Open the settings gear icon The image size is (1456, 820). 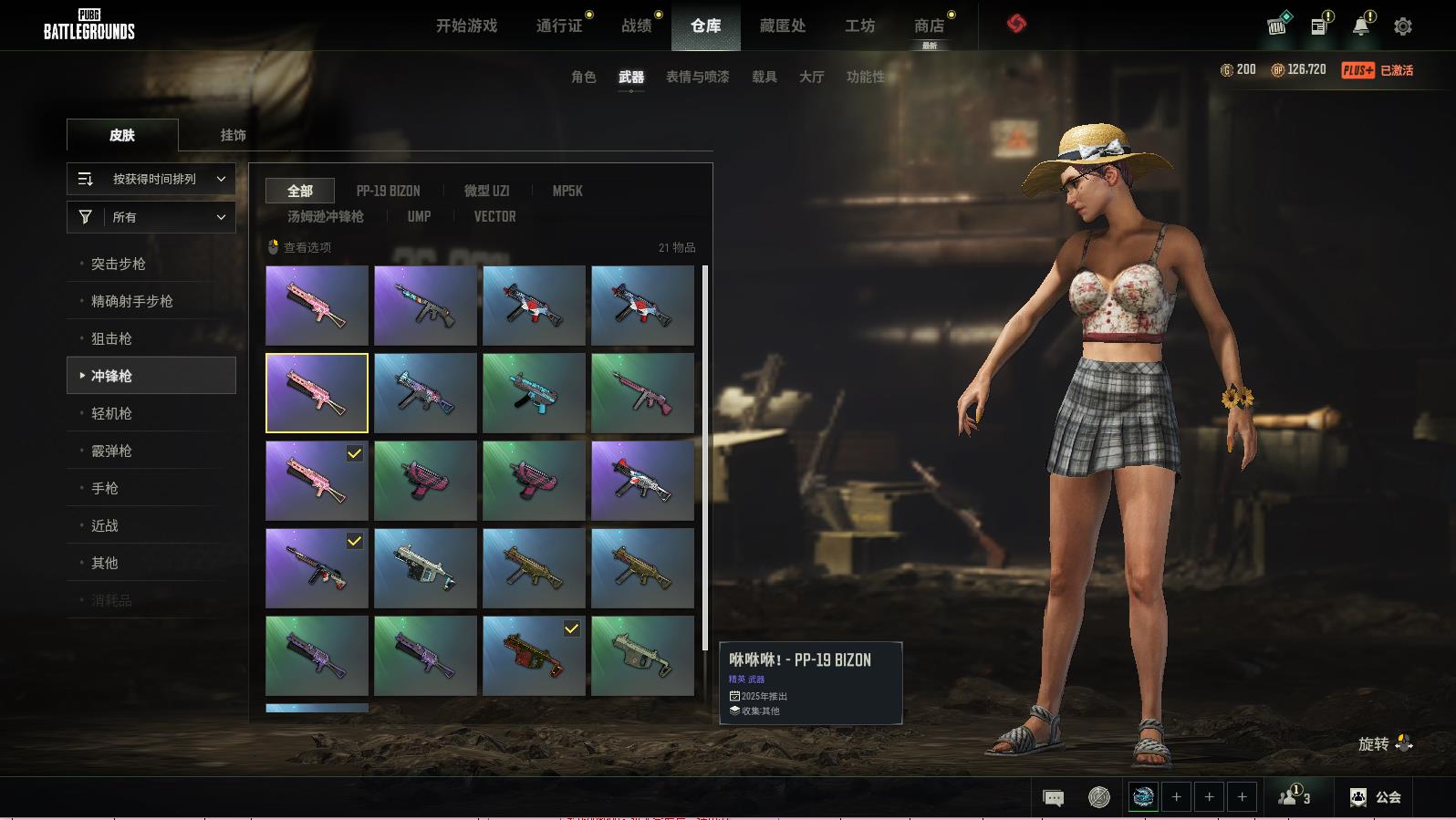point(1403,26)
